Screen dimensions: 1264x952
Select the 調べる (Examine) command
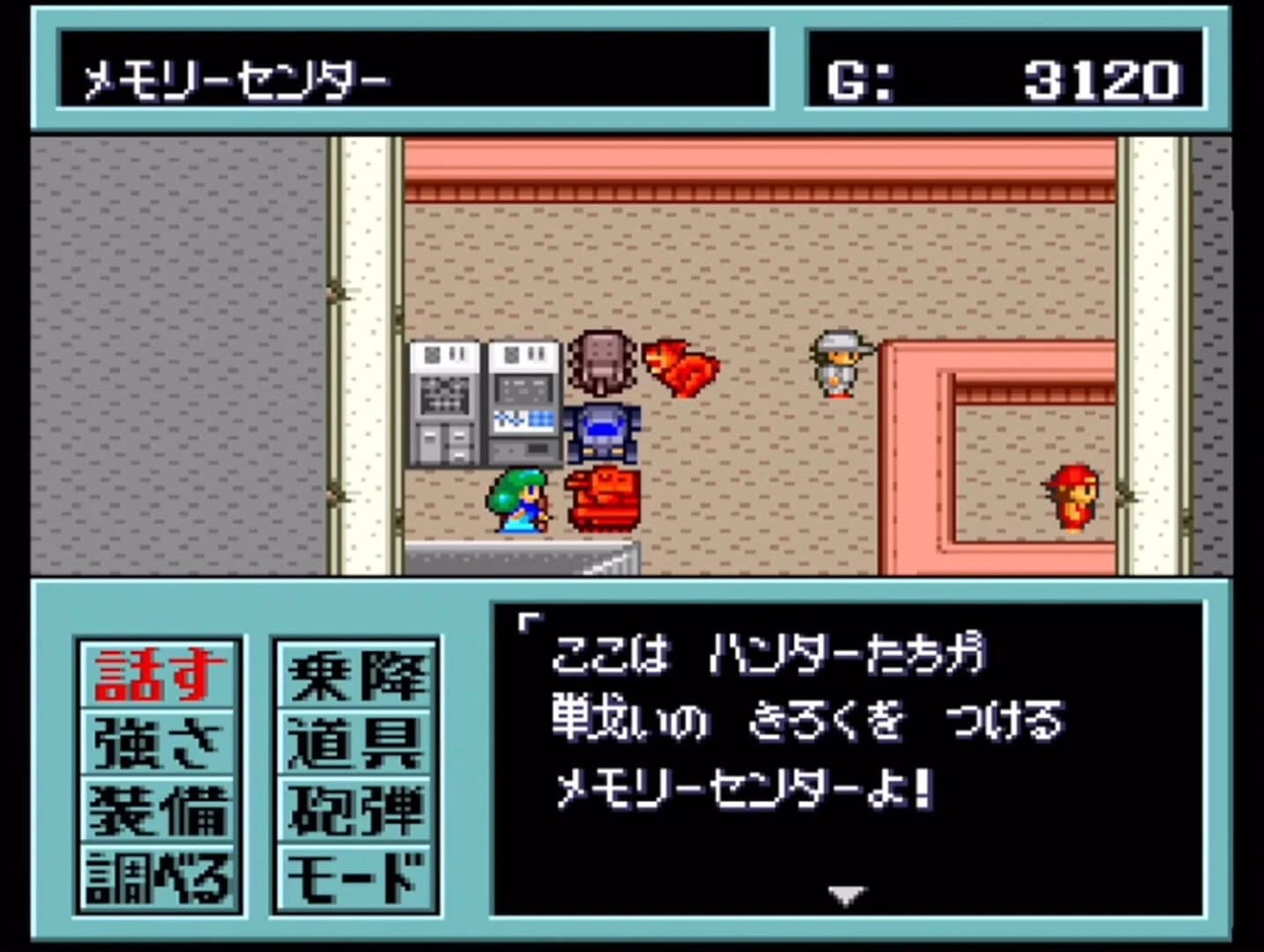pyautogui.click(x=157, y=873)
